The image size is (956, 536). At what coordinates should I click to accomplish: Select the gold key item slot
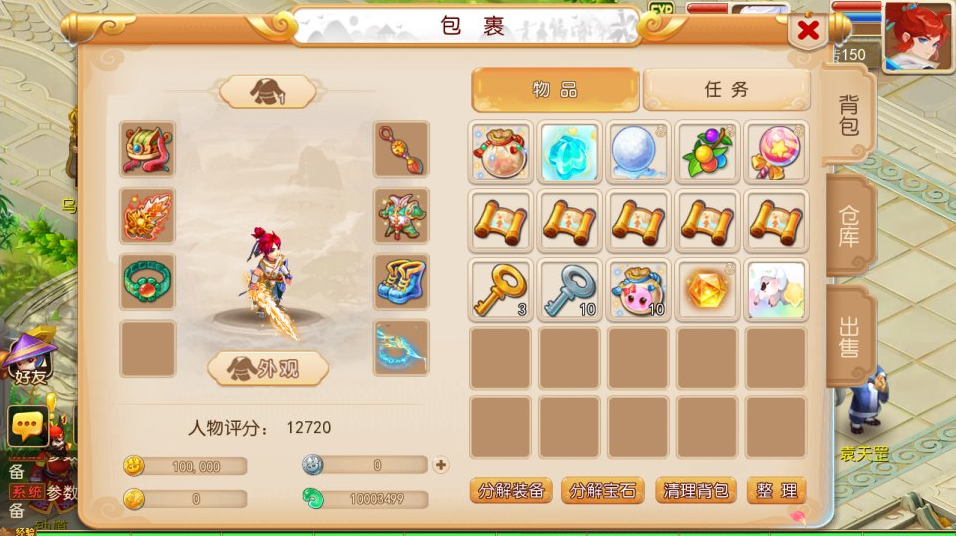500,291
